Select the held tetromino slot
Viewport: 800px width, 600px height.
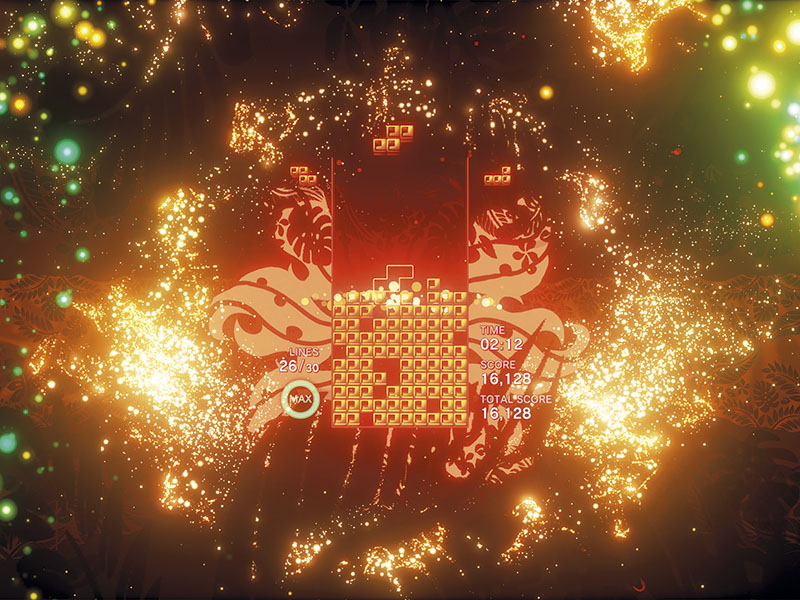(x=304, y=176)
